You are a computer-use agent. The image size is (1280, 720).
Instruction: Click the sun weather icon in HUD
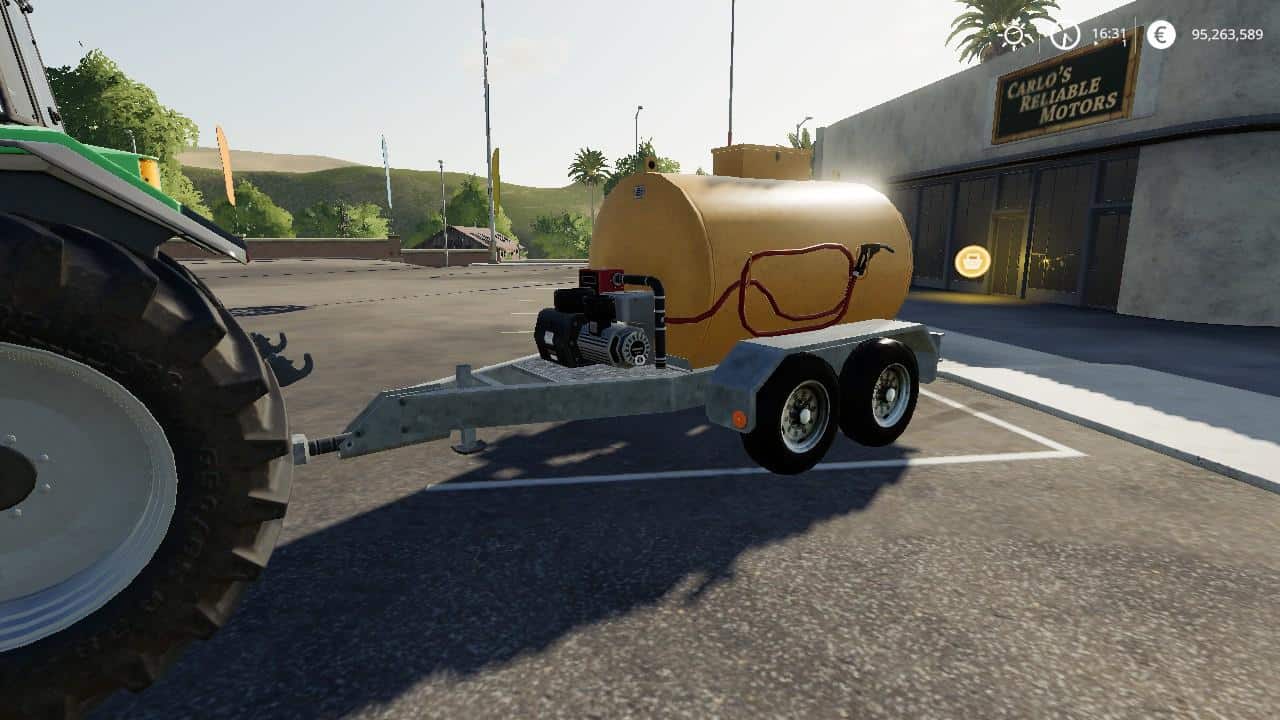click(1014, 33)
